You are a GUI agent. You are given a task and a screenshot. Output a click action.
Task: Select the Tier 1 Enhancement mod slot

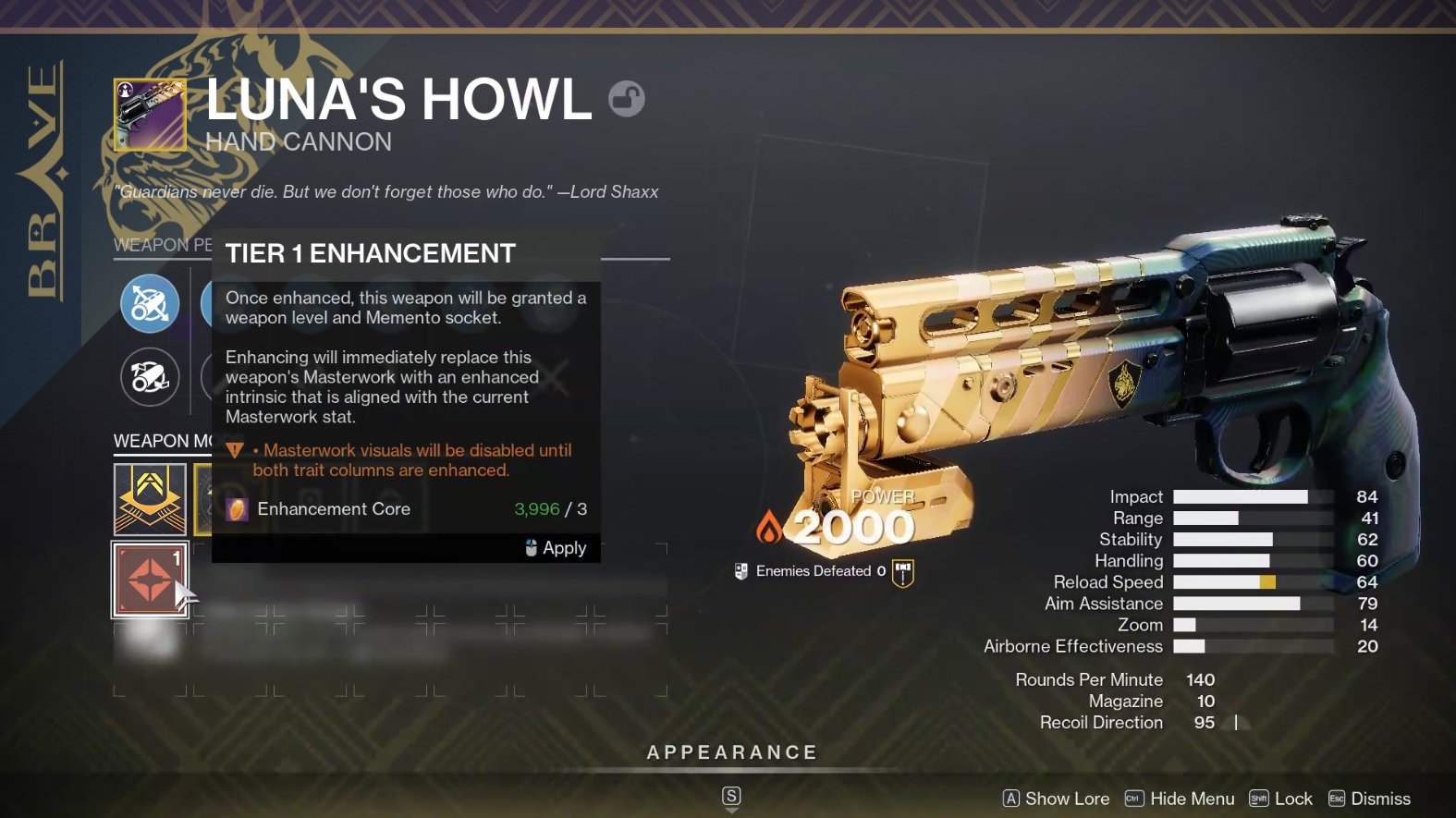pyautogui.click(x=150, y=580)
